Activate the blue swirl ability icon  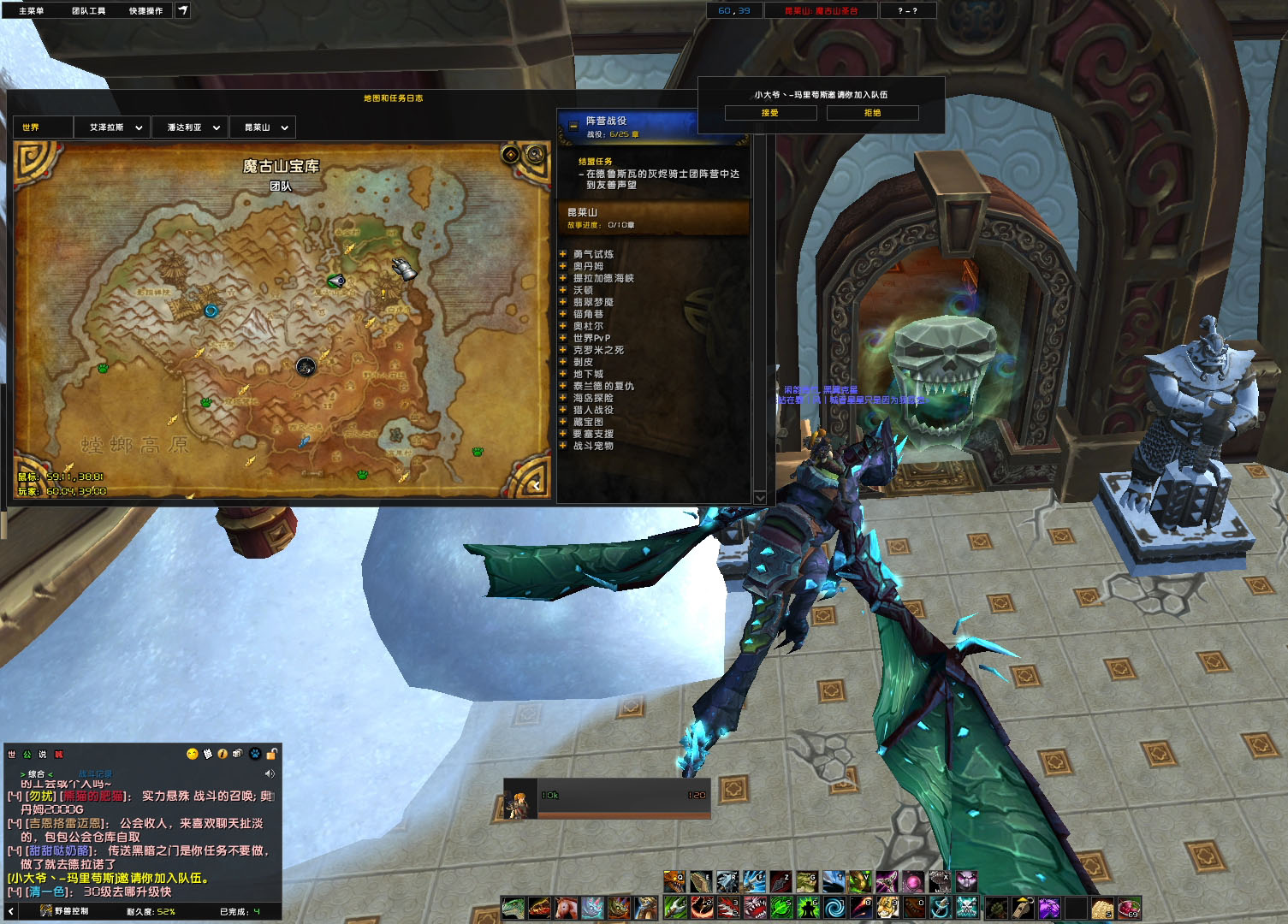tap(834, 907)
